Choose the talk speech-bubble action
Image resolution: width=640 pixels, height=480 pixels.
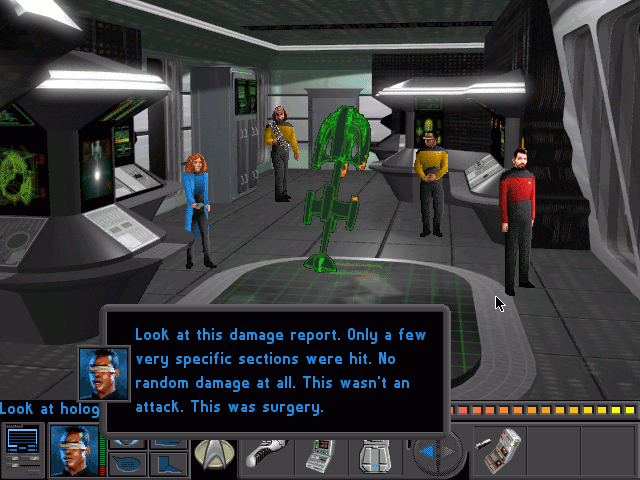(x=125, y=464)
